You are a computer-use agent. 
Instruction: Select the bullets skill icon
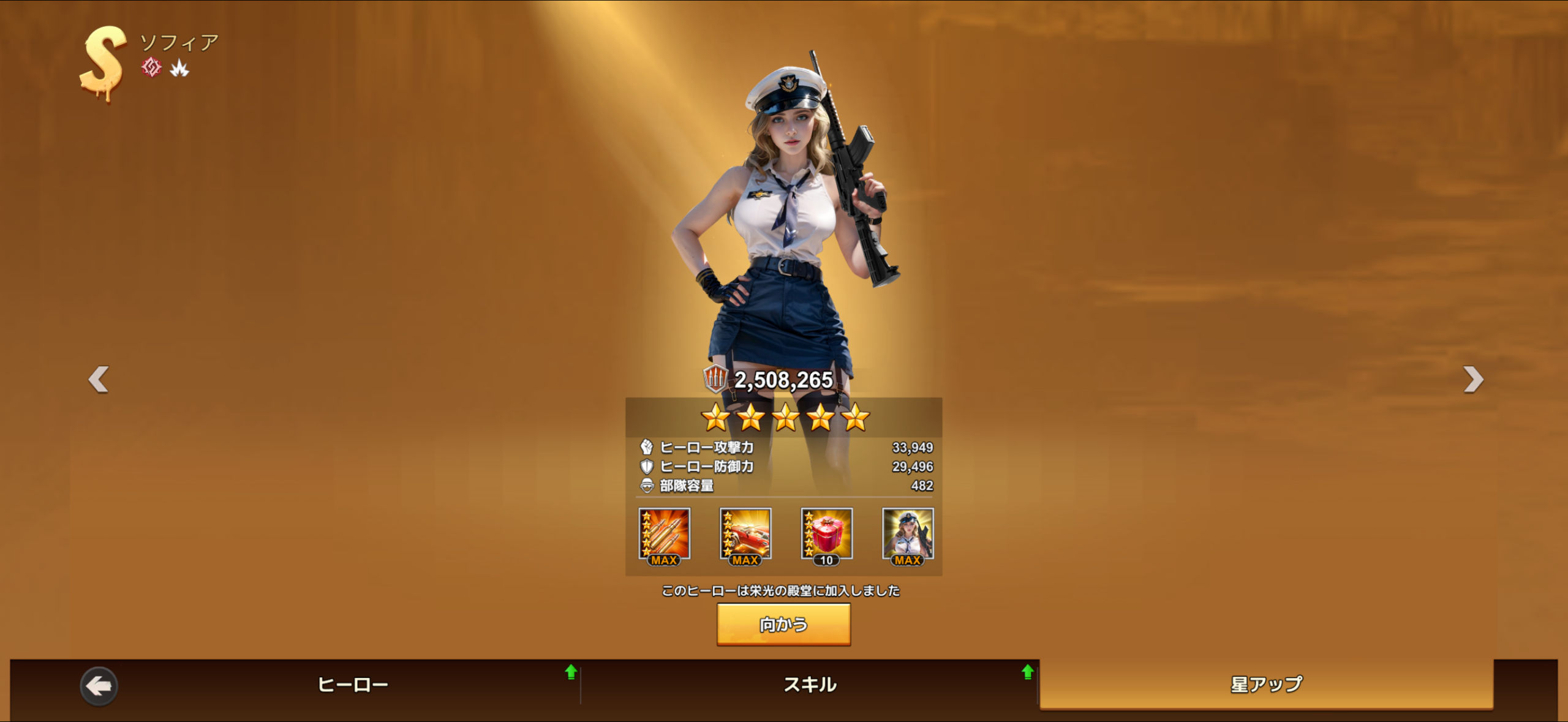[x=665, y=535]
